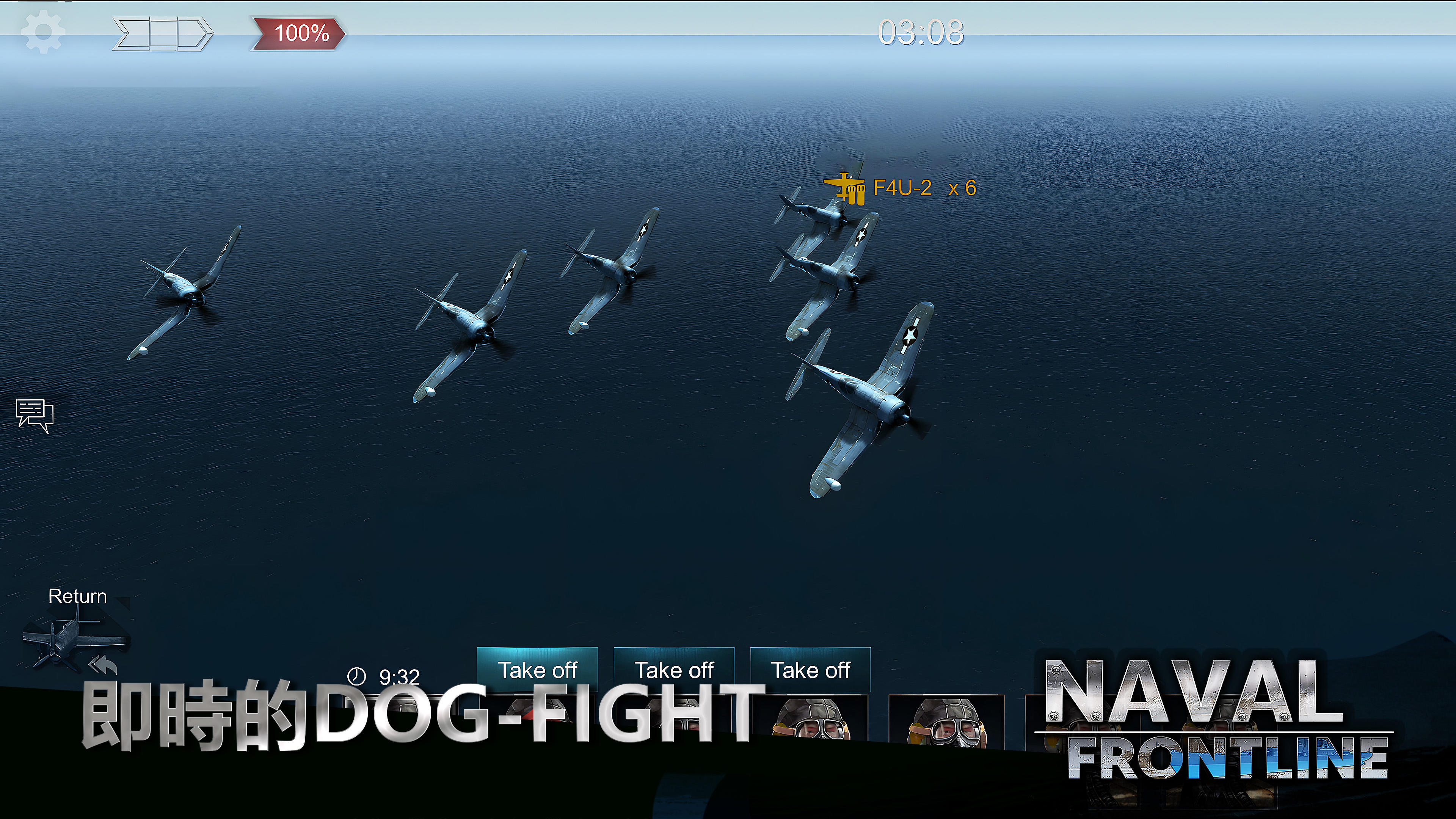Expand the 100% throttle banner options

coord(298,33)
